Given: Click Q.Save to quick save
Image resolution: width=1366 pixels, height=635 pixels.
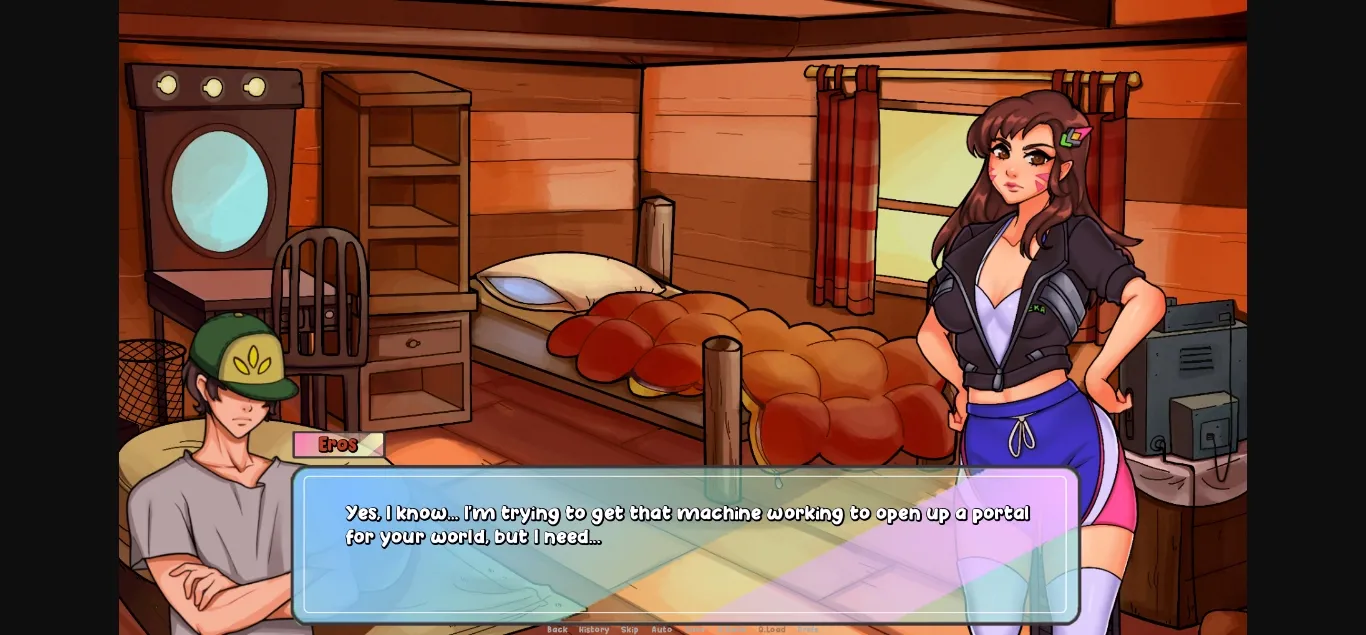Looking at the screenshot, I should pos(732,630).
